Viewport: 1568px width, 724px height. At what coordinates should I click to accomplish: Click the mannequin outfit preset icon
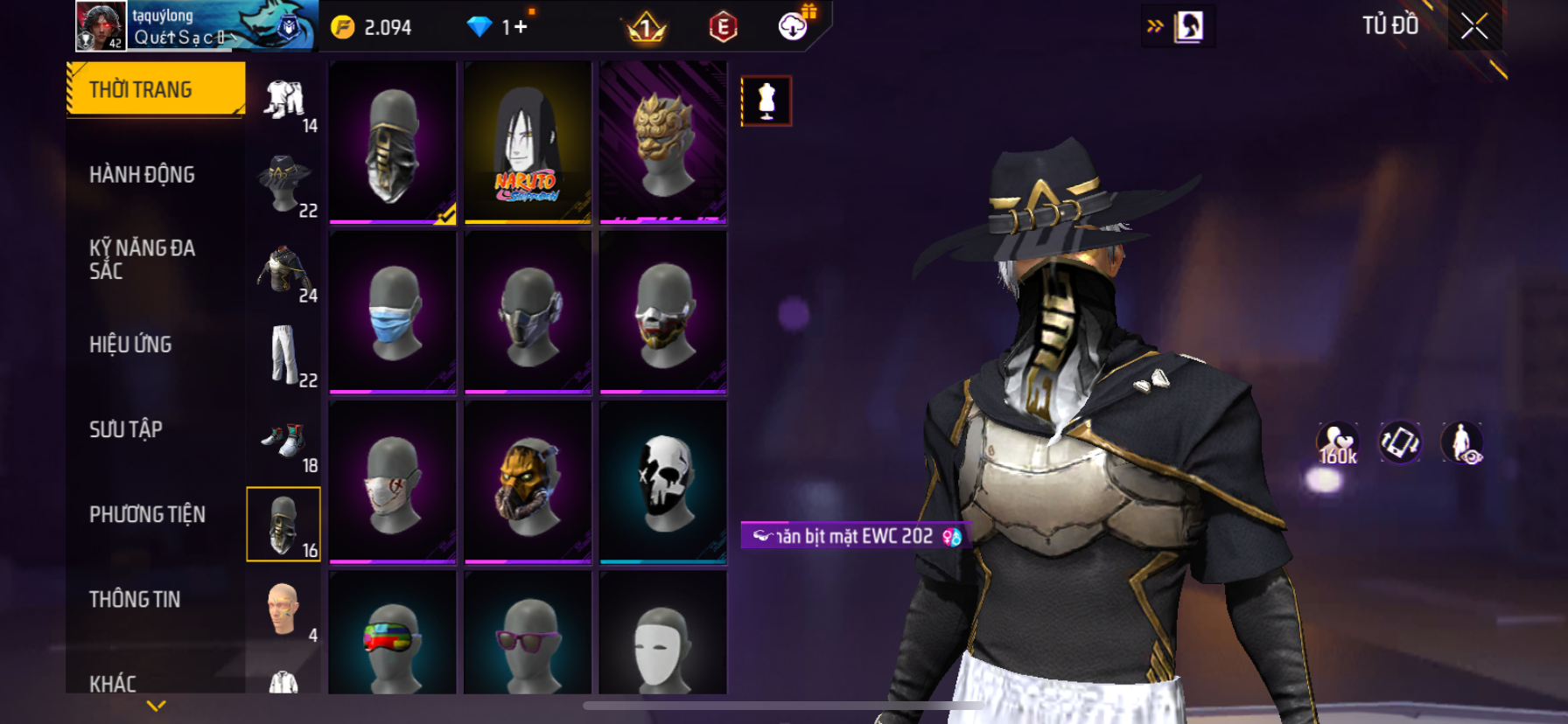766,101
